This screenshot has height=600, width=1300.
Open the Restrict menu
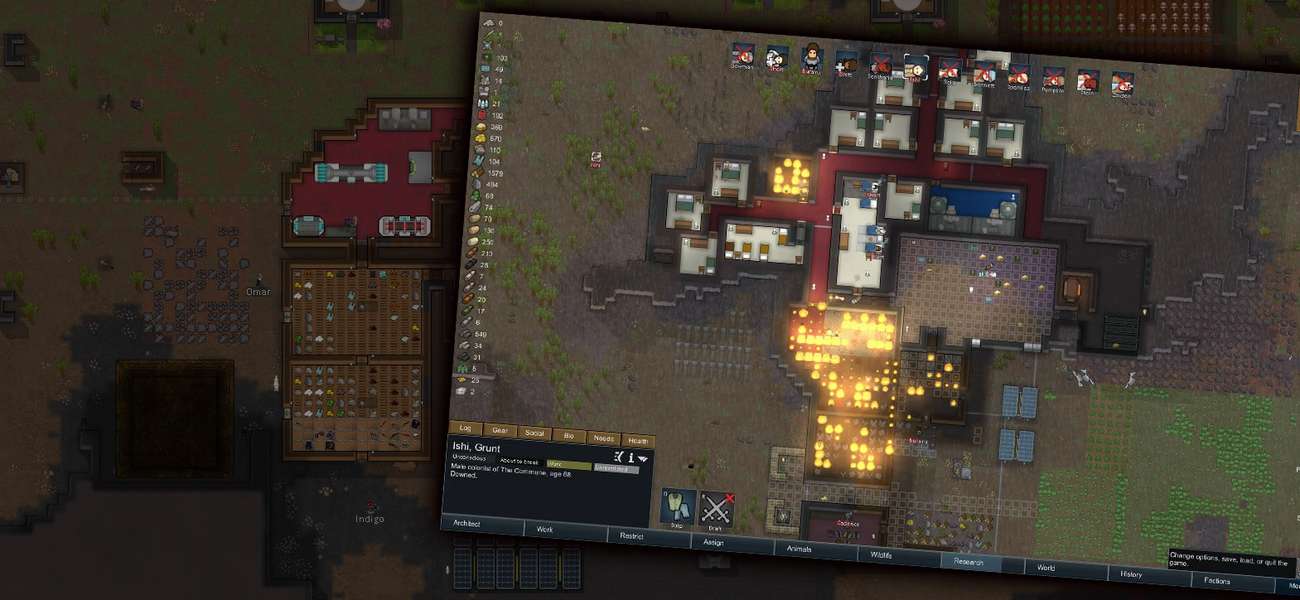tap(631, 536)
